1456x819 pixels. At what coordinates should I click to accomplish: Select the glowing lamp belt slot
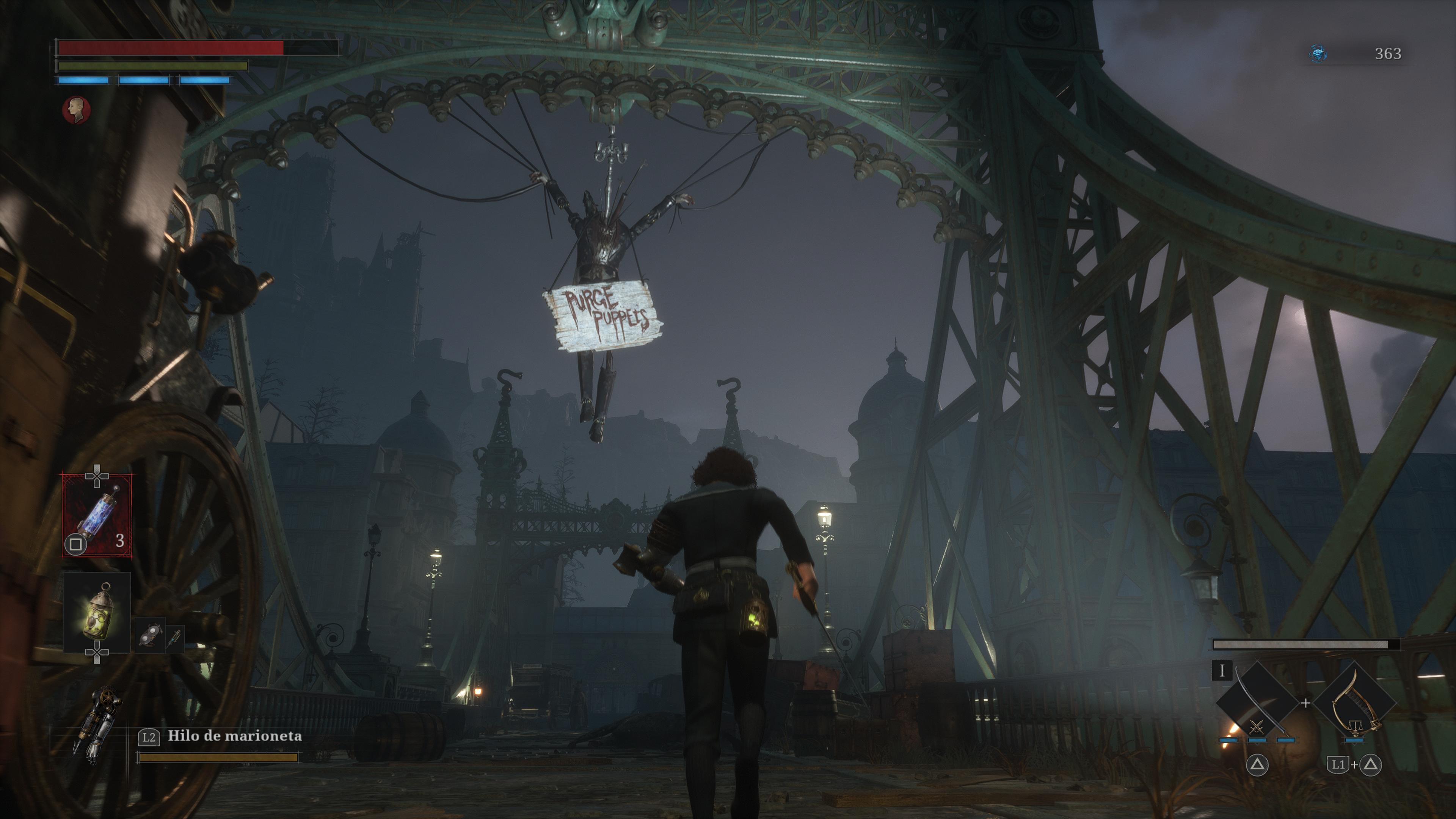pos(97,613)
